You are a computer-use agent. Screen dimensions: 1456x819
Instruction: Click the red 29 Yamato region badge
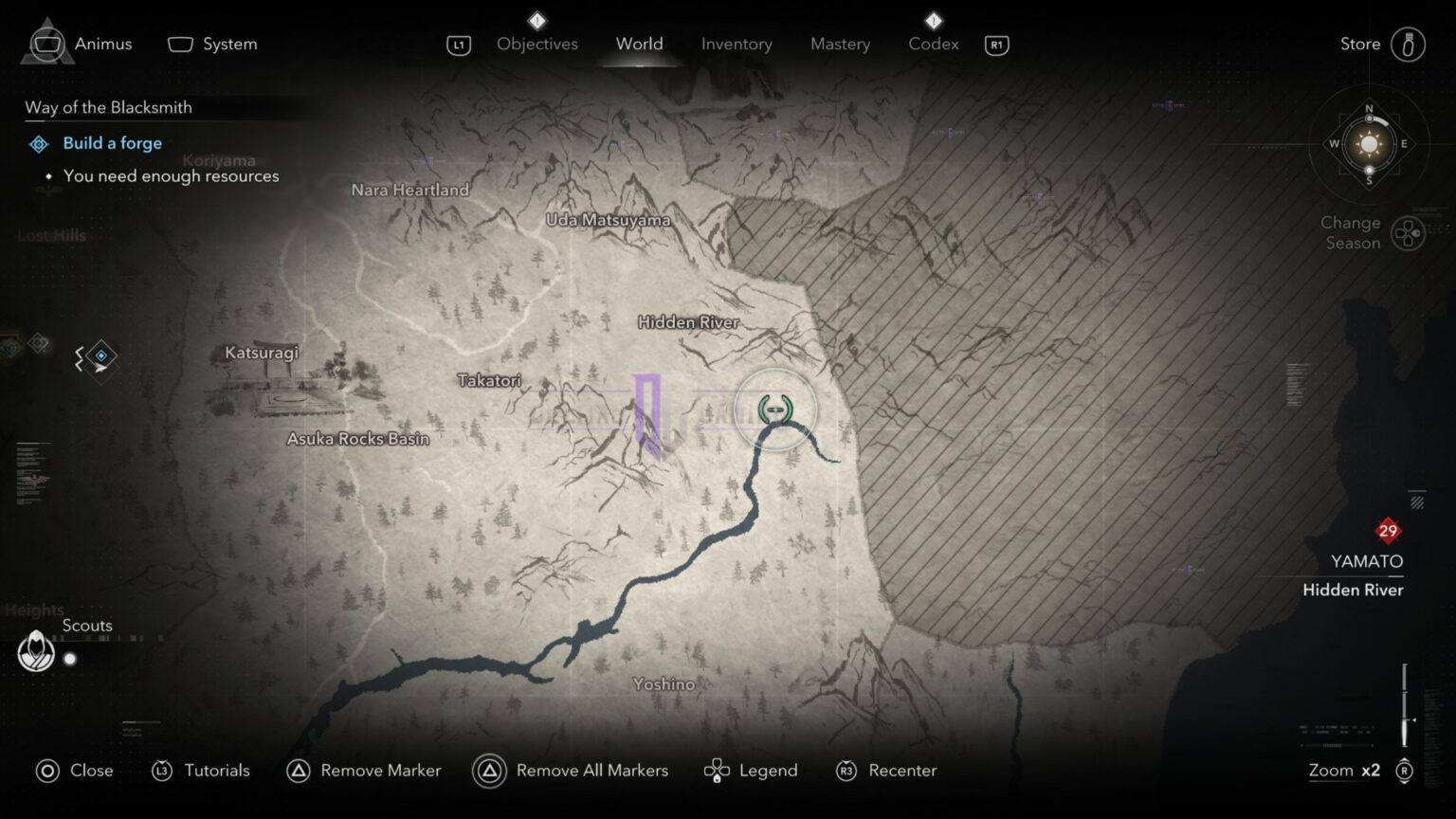pyautogui.click(x=1389, y=531)
